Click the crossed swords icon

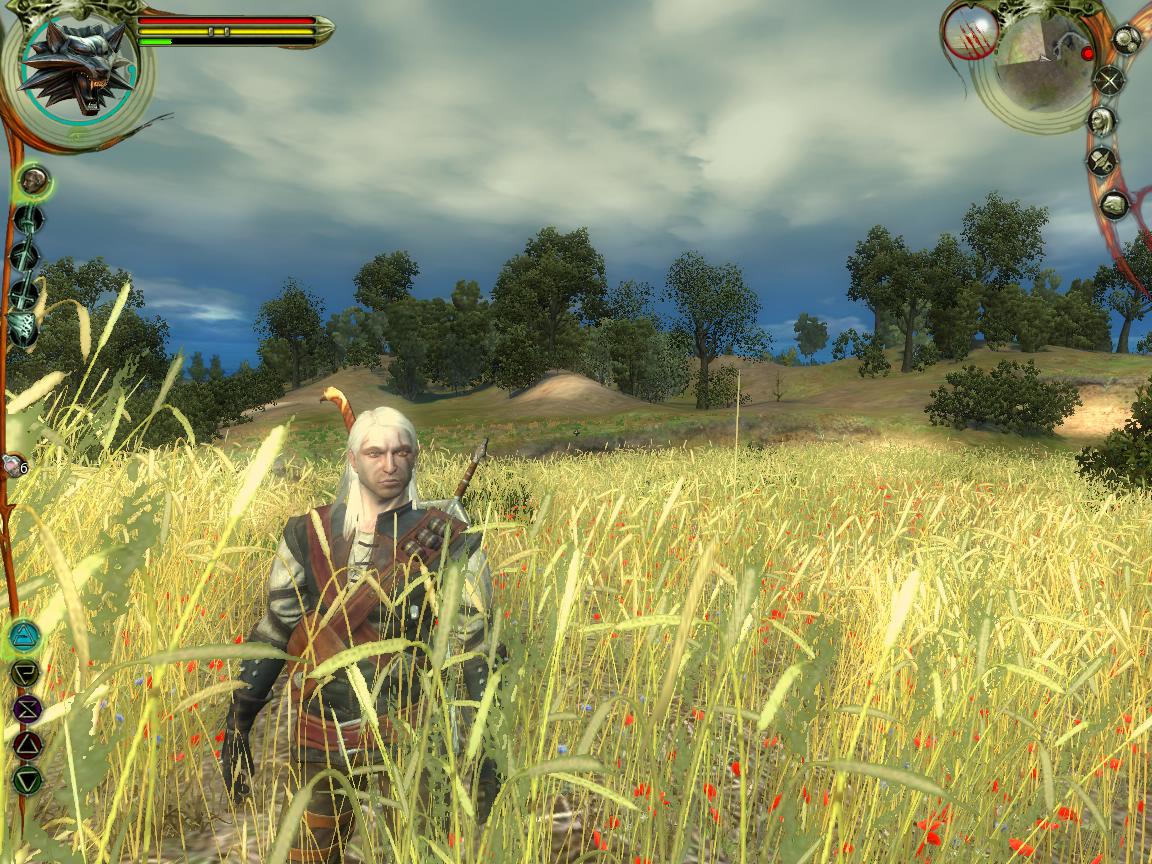click(x=1109, y=80)
